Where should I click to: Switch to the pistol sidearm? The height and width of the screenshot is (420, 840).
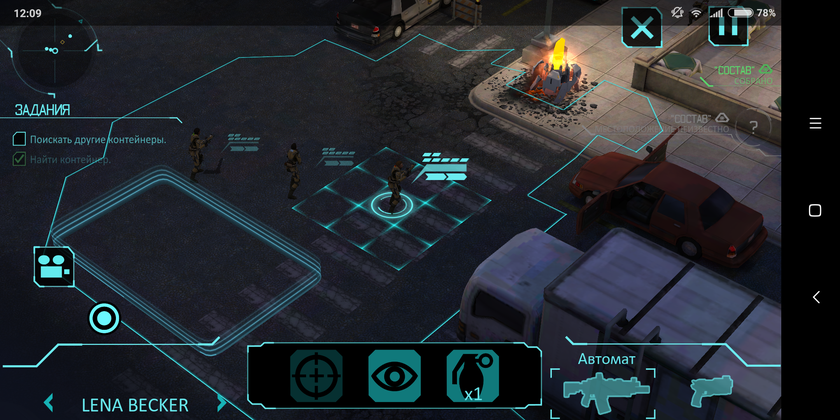click(711, 389)
